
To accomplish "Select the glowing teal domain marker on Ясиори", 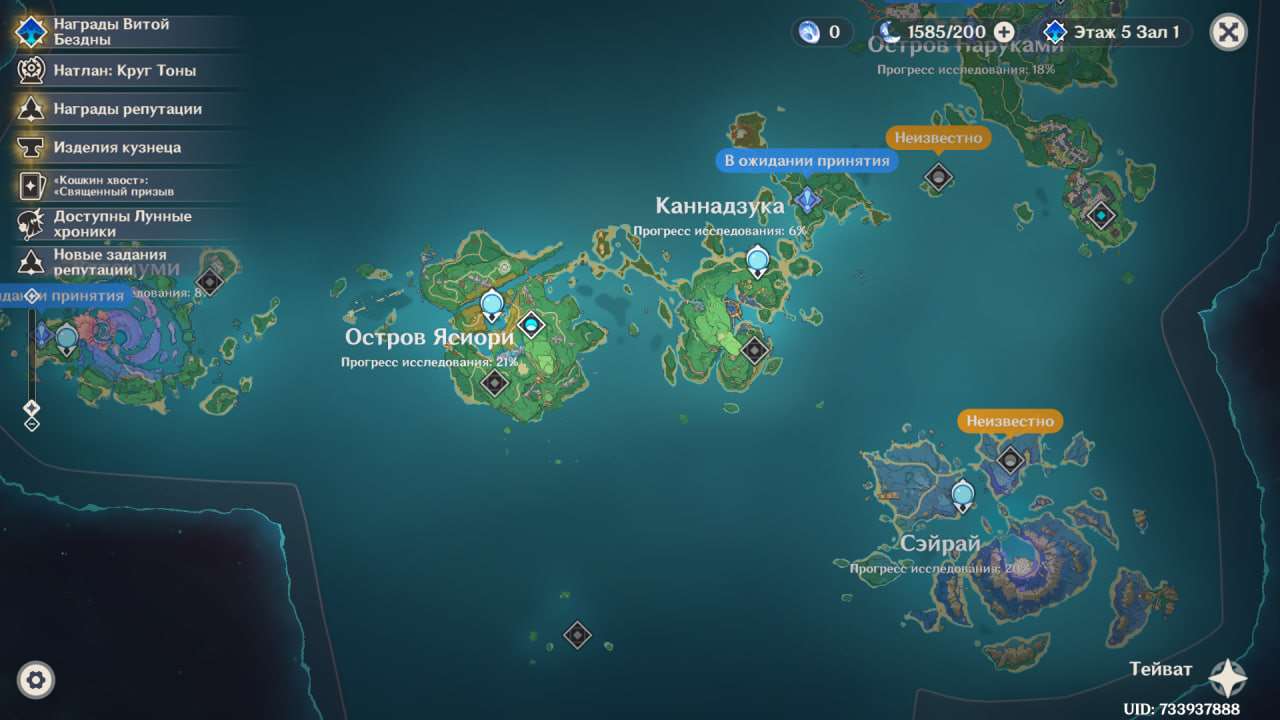I will [531, 324].
